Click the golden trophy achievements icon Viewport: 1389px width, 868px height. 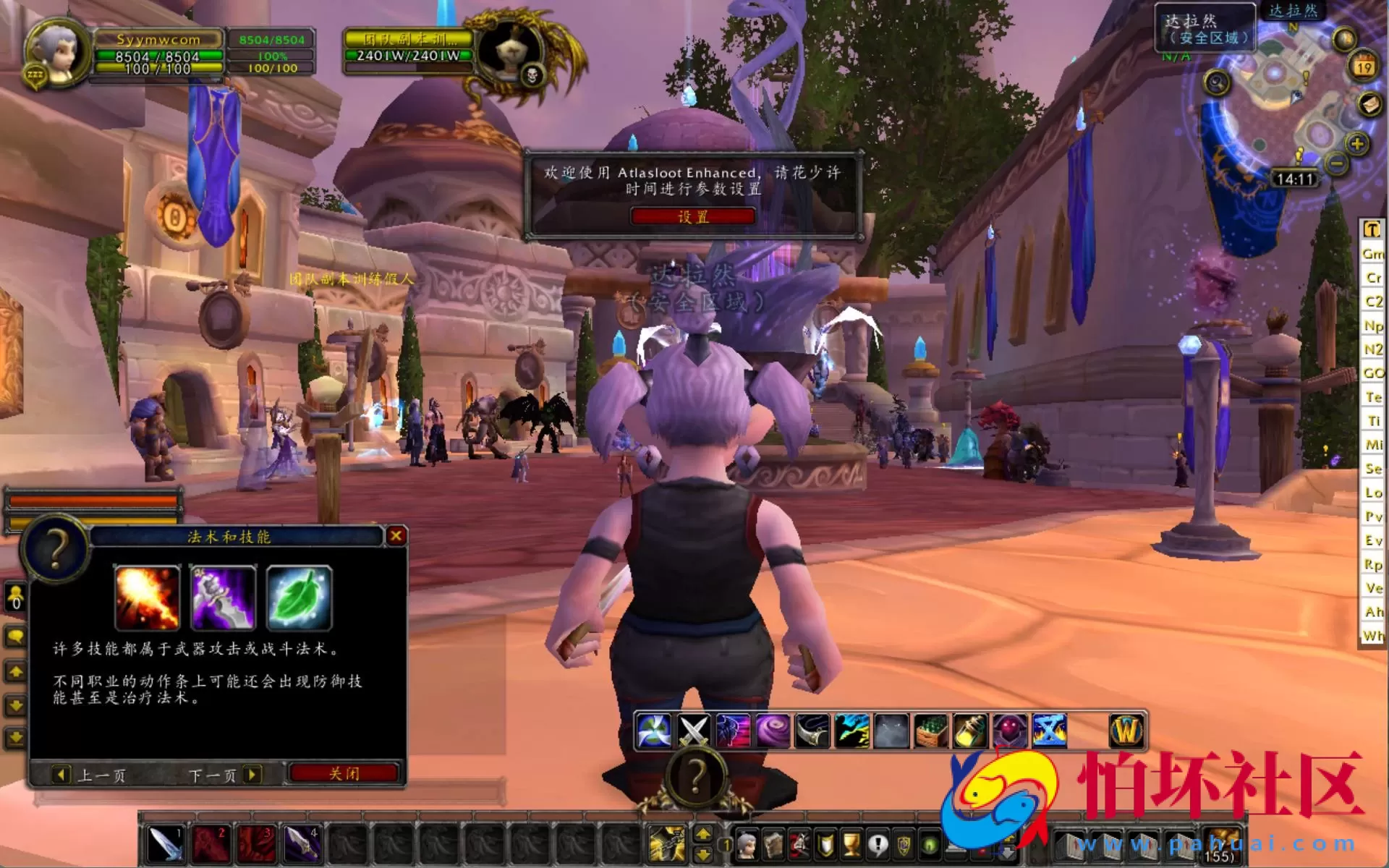(851, 844)
